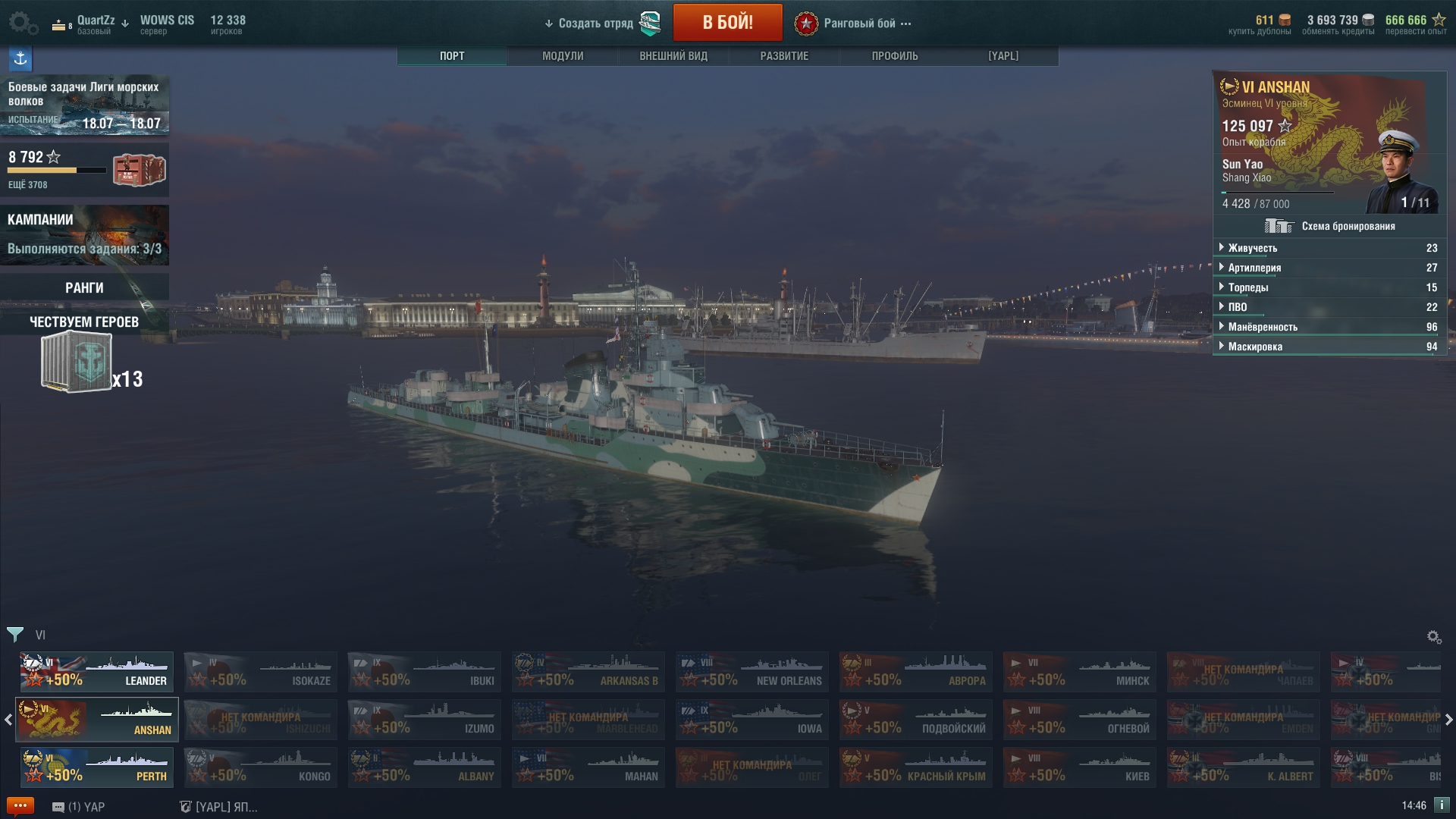Open the РАНГИ section
Screen dimensions: 1456x819
[84, 287]
